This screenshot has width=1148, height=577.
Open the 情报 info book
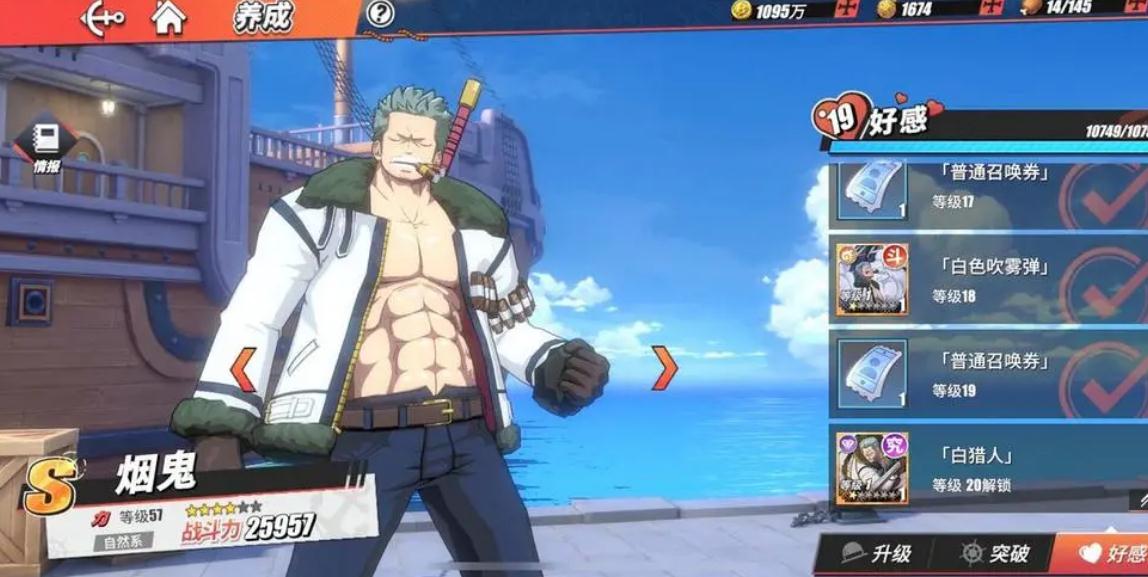[x=45, y=146]
